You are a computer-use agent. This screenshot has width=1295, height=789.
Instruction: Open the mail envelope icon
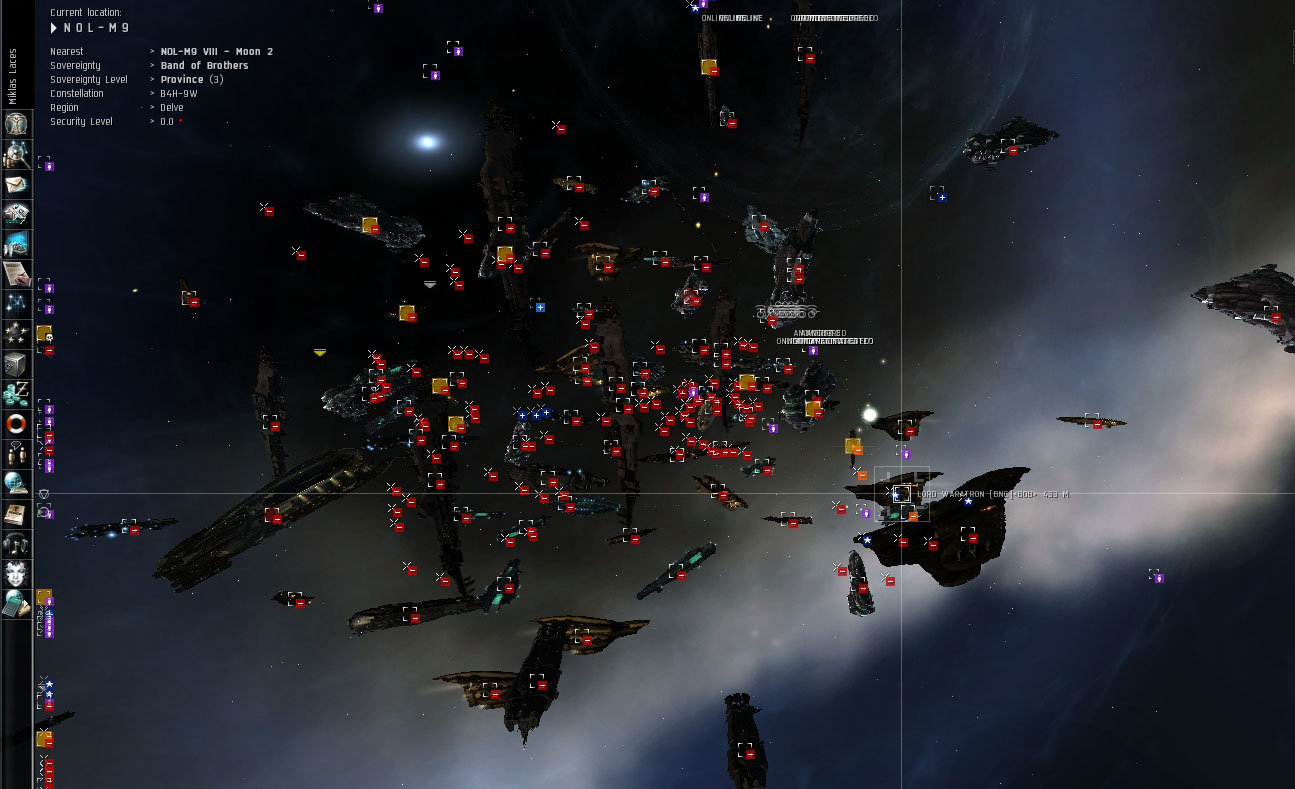click(16, 184)
